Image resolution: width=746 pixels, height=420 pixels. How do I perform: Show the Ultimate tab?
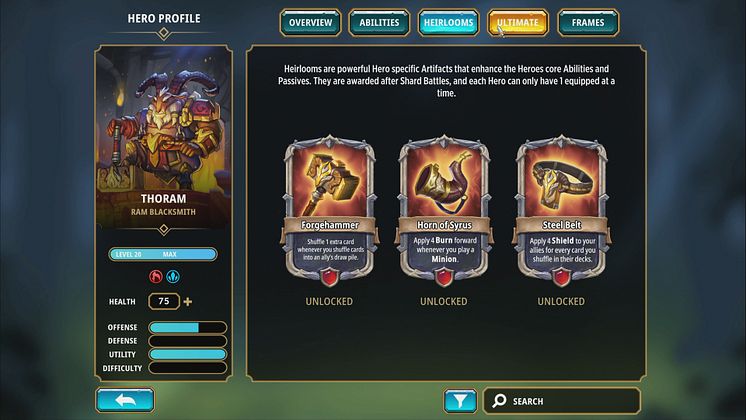pos(518,22)
